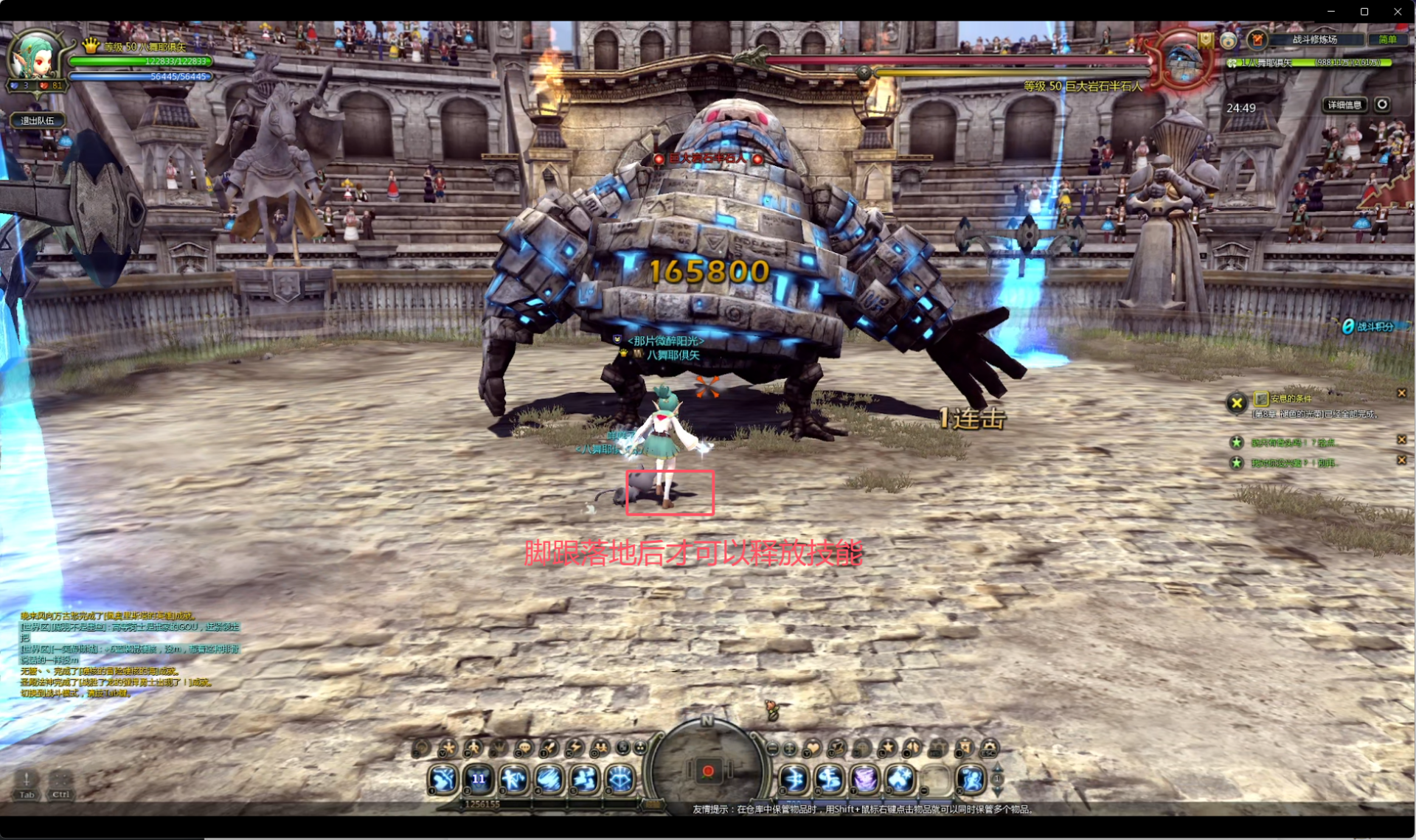Activate the skill showing cooldown number 11
Screen dimensions: 1416x840
tap(479, 779)
